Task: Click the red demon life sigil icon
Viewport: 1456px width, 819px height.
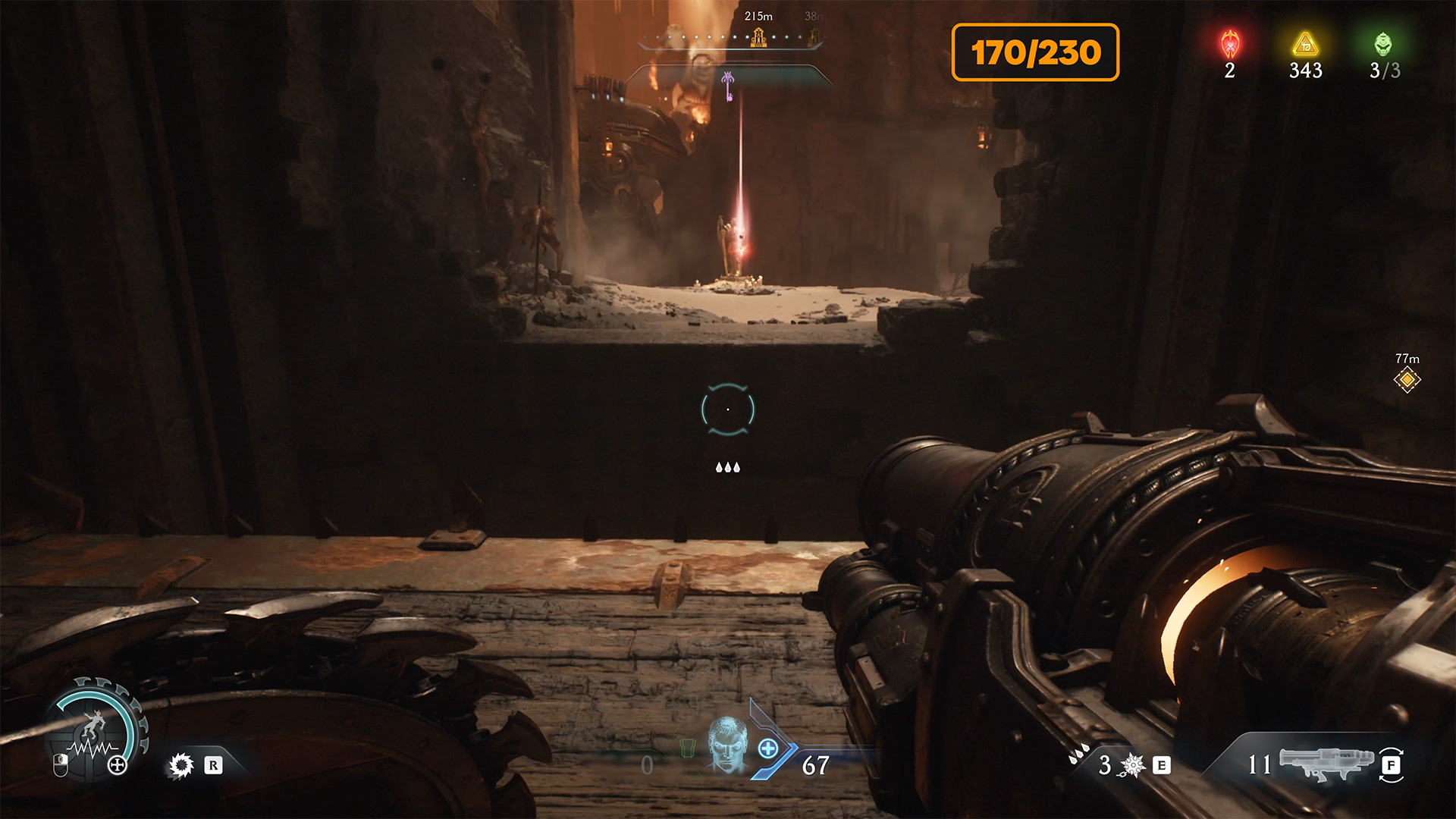Action: point(1229,45)
